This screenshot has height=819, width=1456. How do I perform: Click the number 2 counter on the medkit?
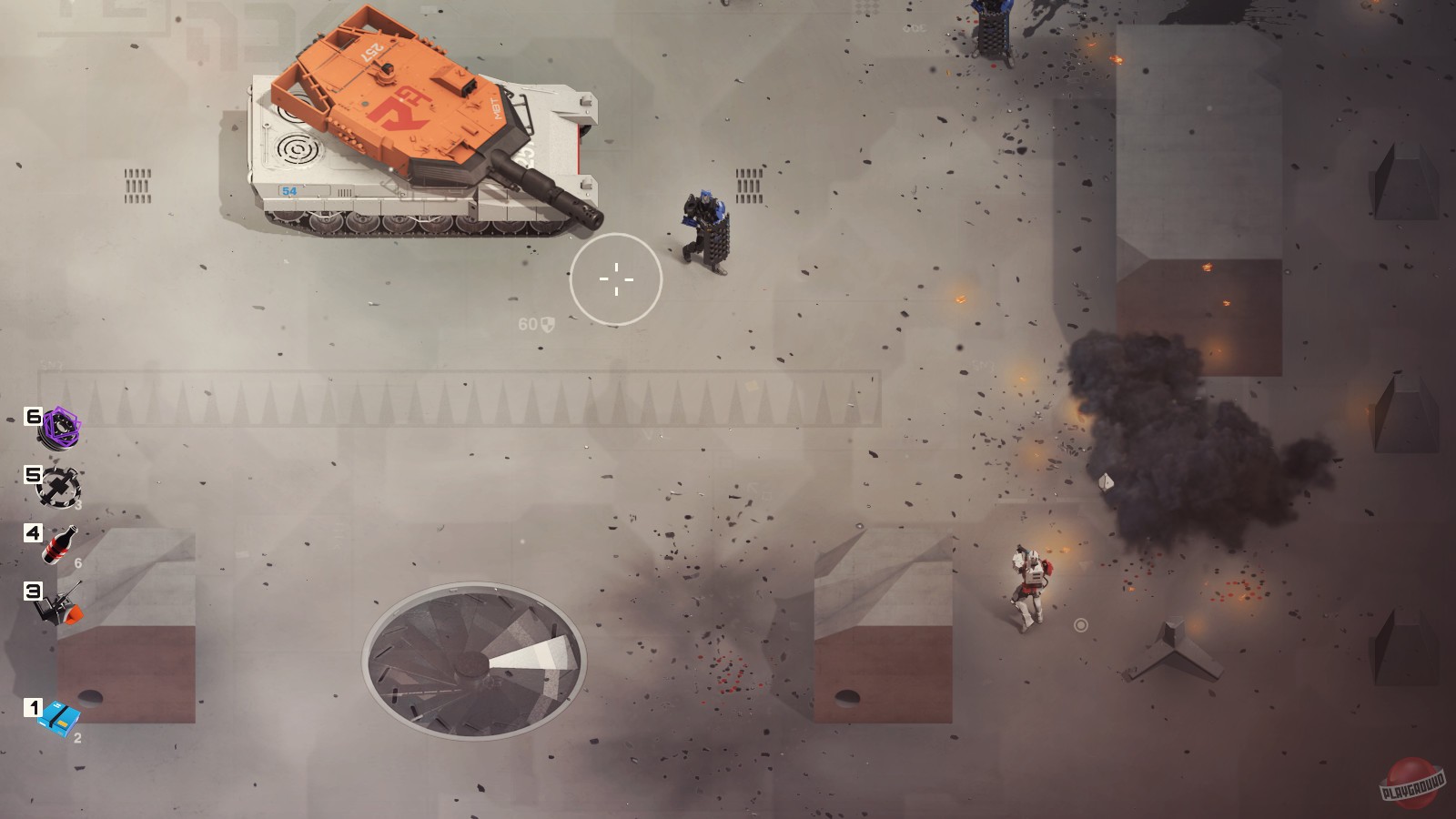click(x=76, y=737)
